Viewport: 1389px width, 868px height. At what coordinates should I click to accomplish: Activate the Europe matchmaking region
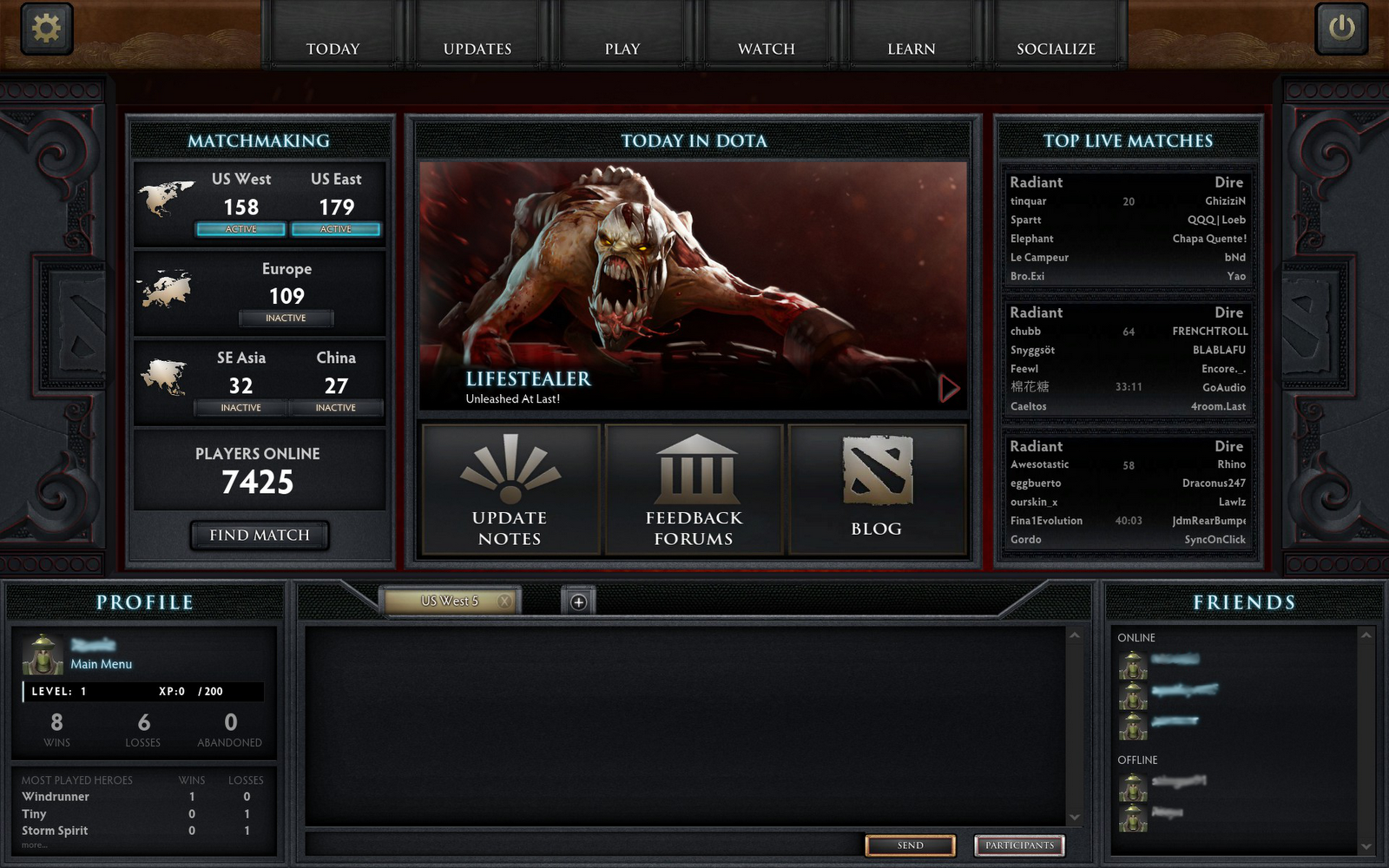(286, 318)
